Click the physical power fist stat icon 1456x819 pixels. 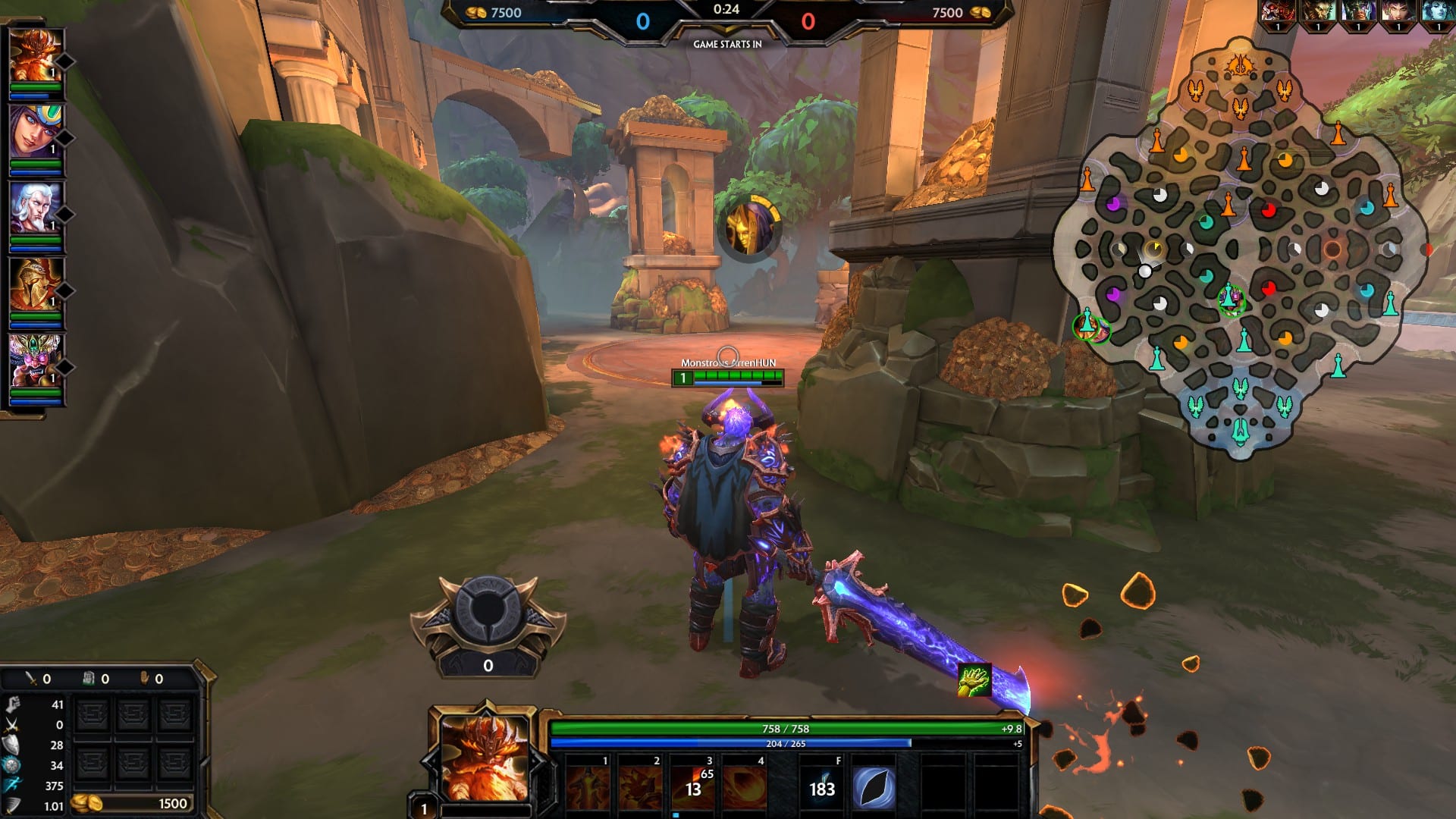(11, 704)
